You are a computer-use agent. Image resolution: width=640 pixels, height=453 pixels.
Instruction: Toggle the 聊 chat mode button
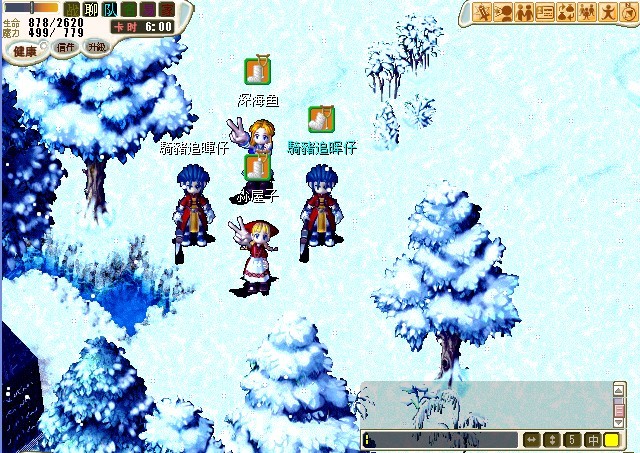click(90, 10)
